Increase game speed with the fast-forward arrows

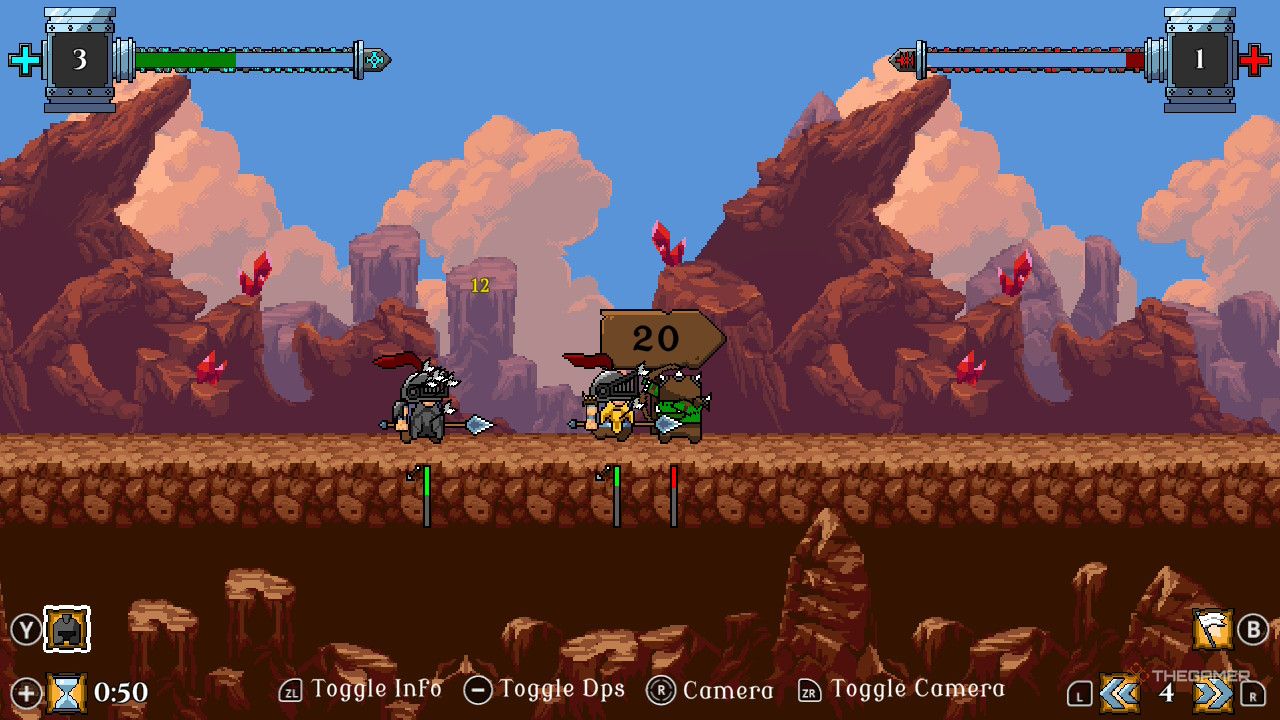pos(1213,692)
